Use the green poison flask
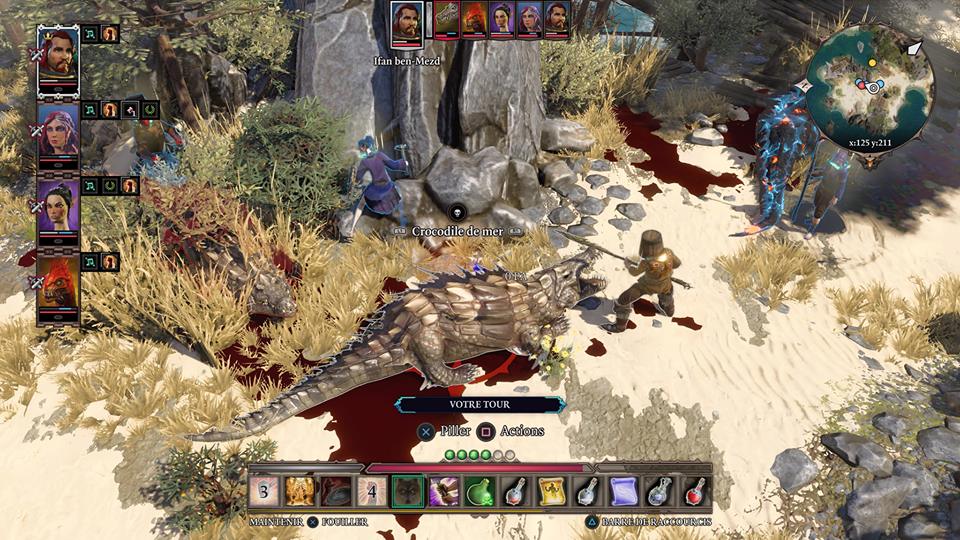 (x=479, y=491)
